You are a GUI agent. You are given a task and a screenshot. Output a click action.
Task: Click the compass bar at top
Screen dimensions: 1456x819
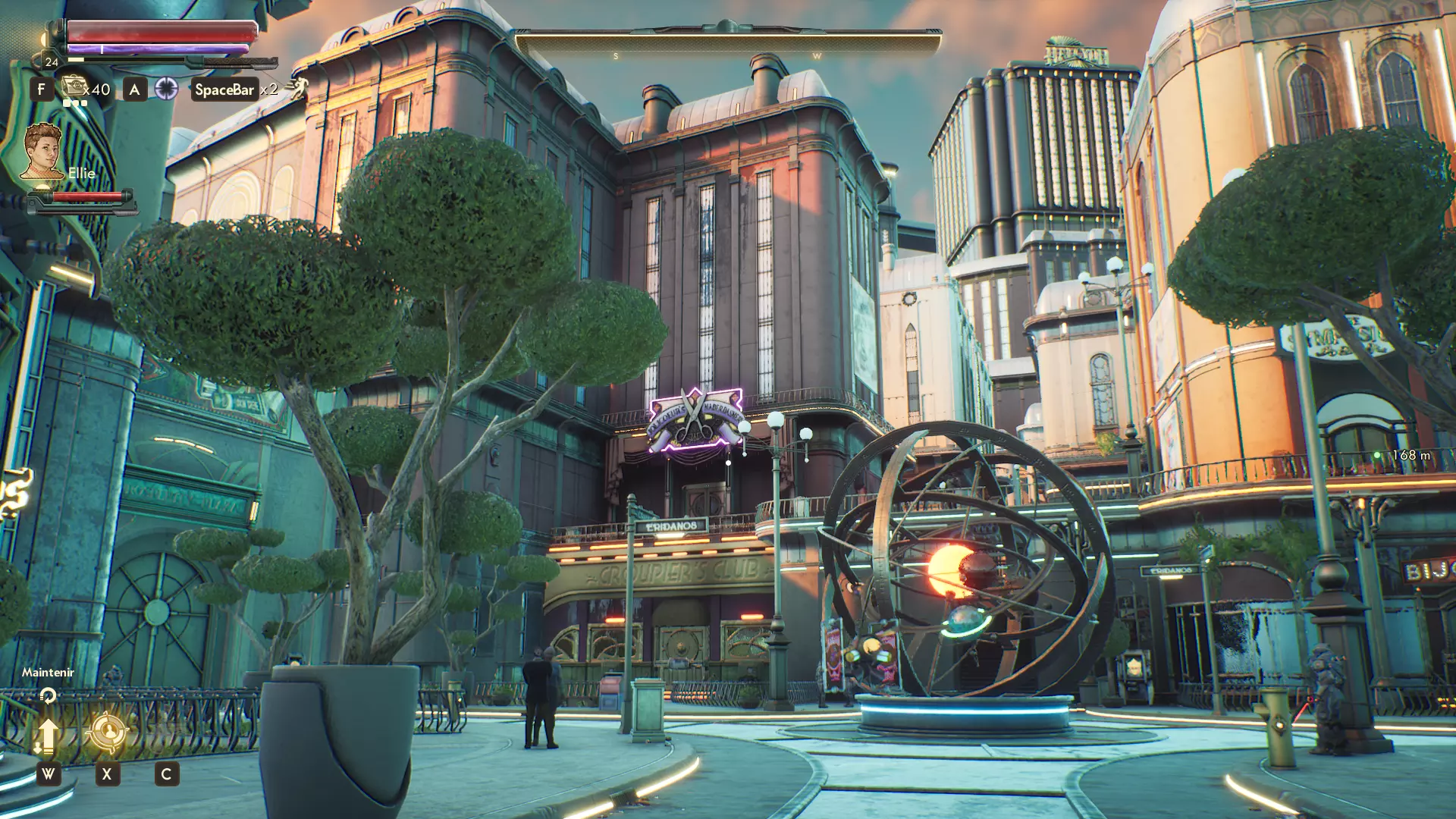click(x=728, y=42)
